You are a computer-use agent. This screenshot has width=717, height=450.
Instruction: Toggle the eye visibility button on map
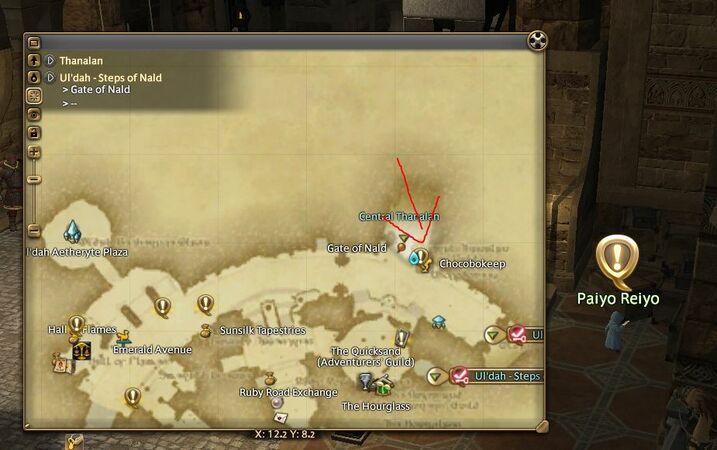click(x=34, y=115)
